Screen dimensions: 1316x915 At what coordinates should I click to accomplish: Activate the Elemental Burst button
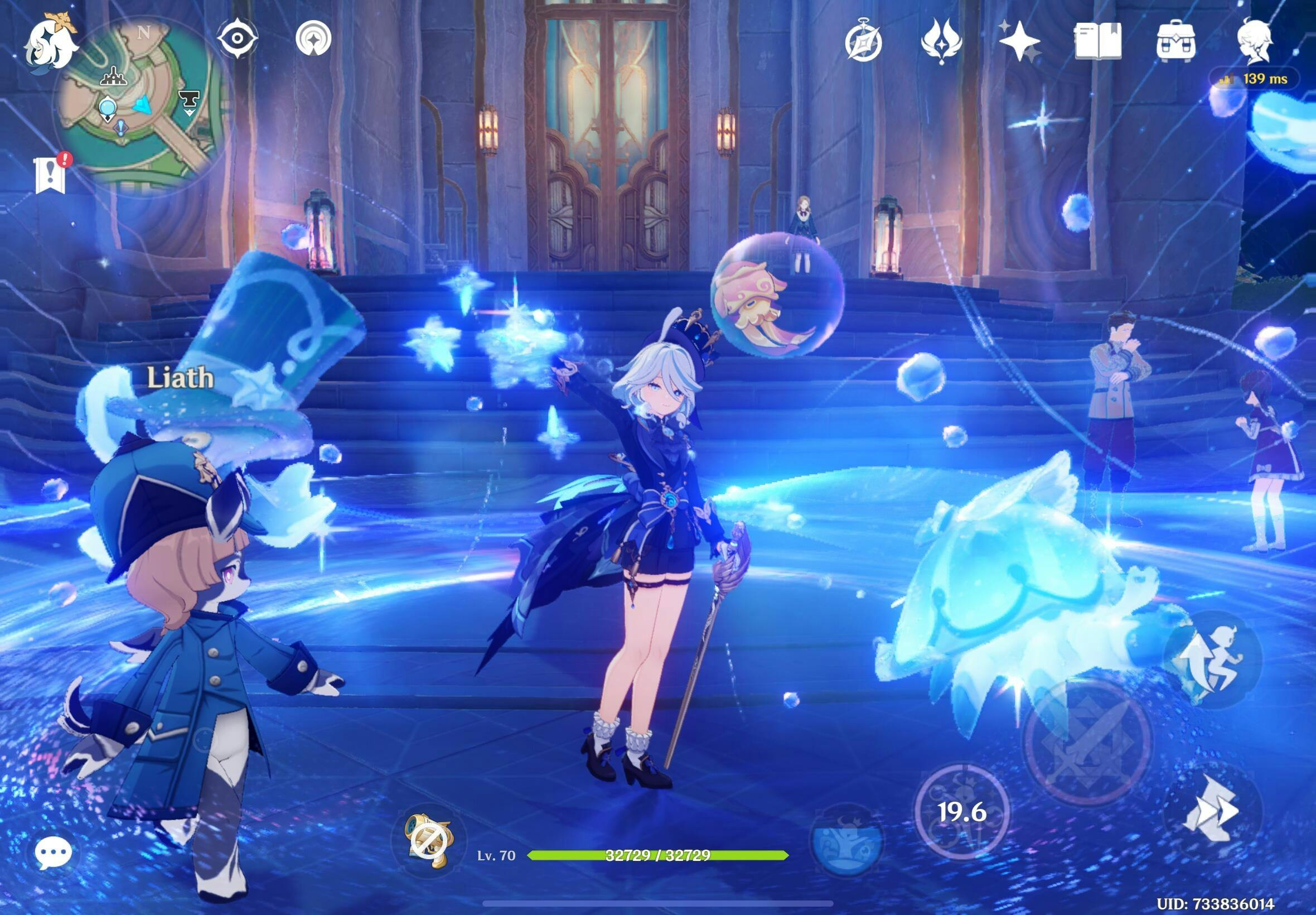point(847,841)
